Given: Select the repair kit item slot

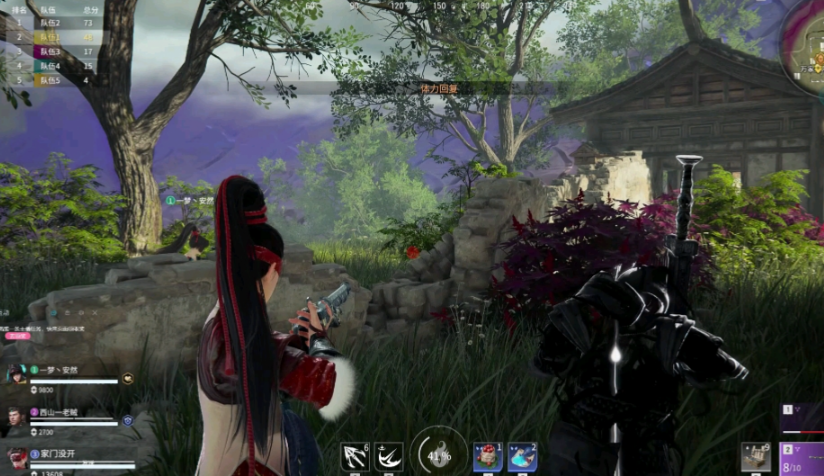Looking at the screenshot, I should pos(756,457).
